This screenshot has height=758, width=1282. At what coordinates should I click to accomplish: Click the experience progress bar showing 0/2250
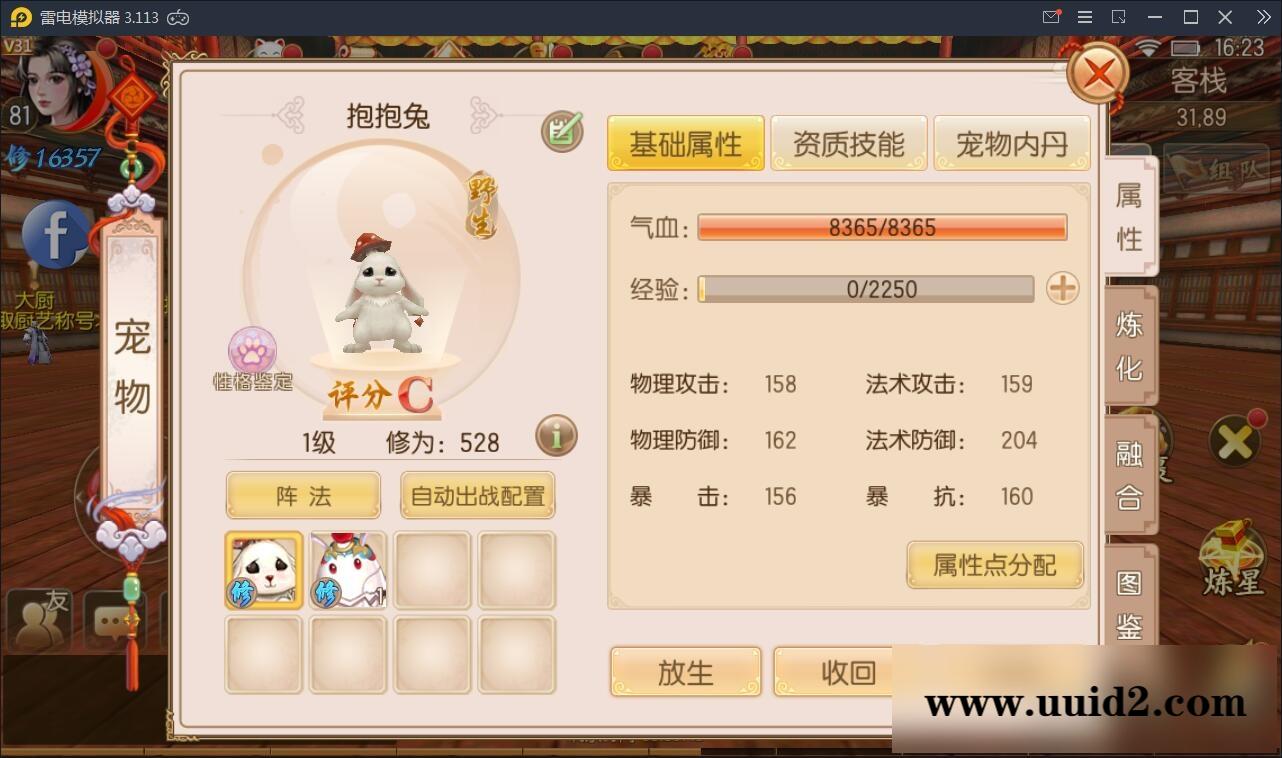(x=866, y=289)
